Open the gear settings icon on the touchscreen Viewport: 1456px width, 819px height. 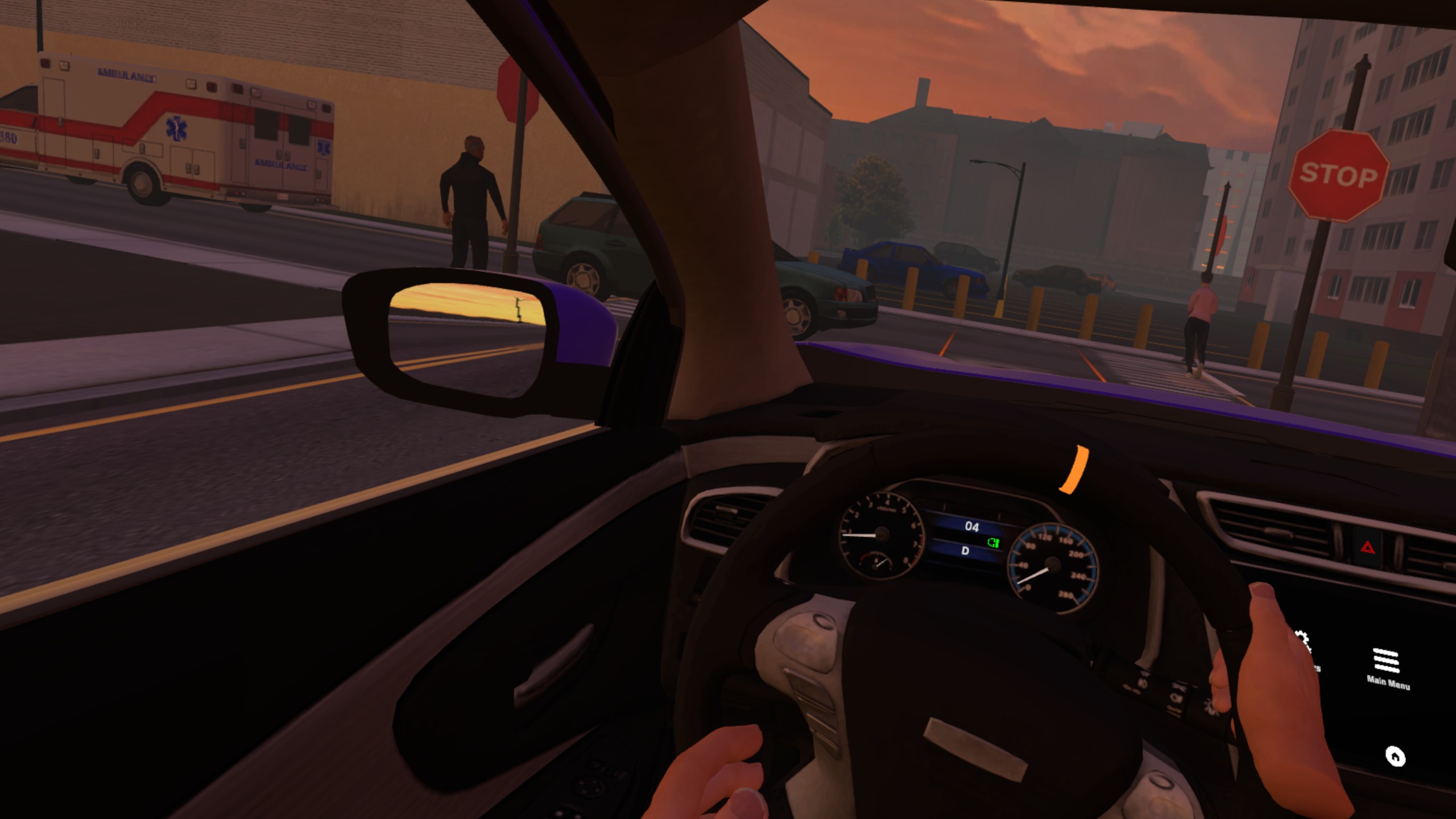click(x=1304, y=643)
